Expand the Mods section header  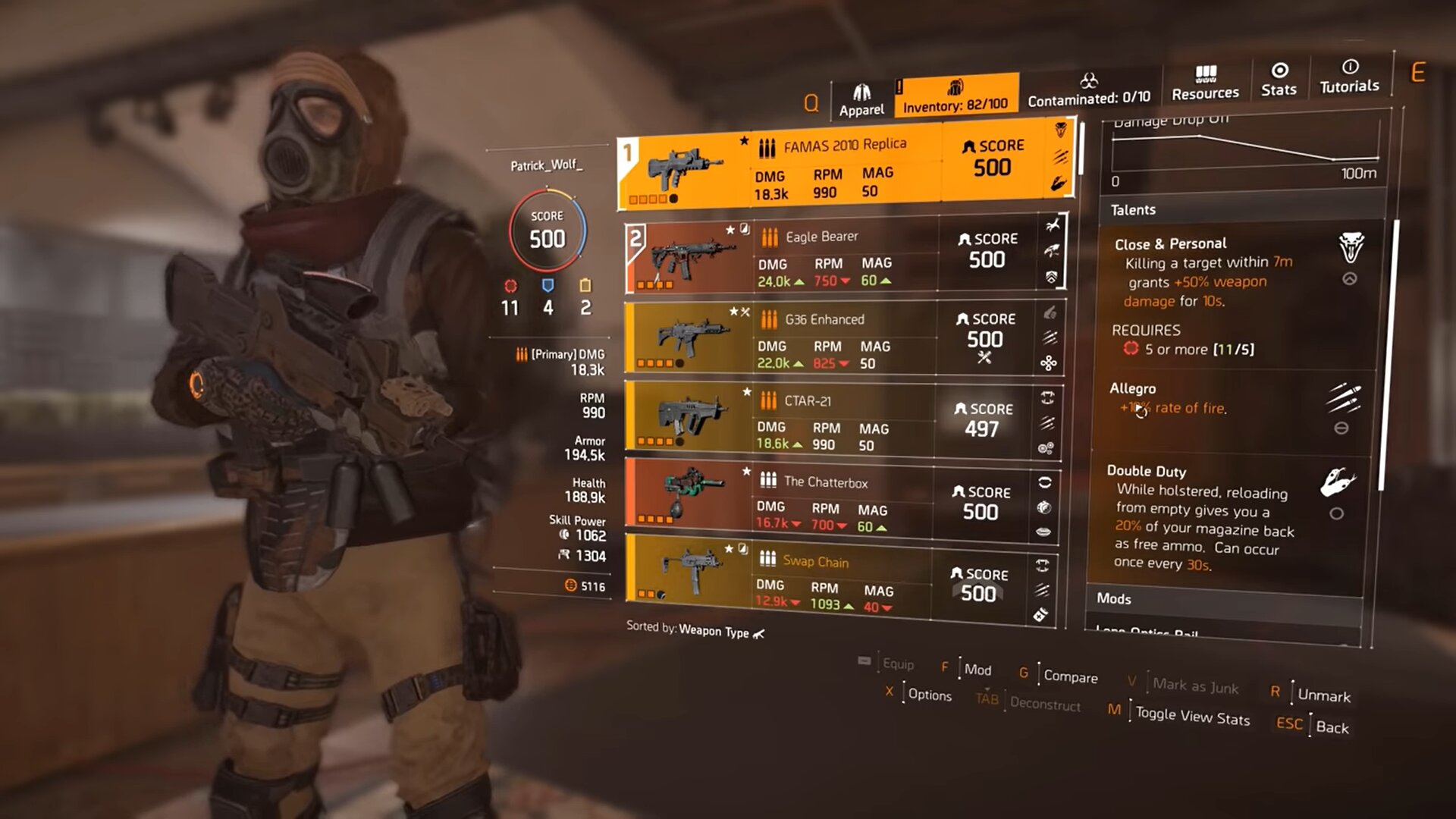[x=1115, y=599]
